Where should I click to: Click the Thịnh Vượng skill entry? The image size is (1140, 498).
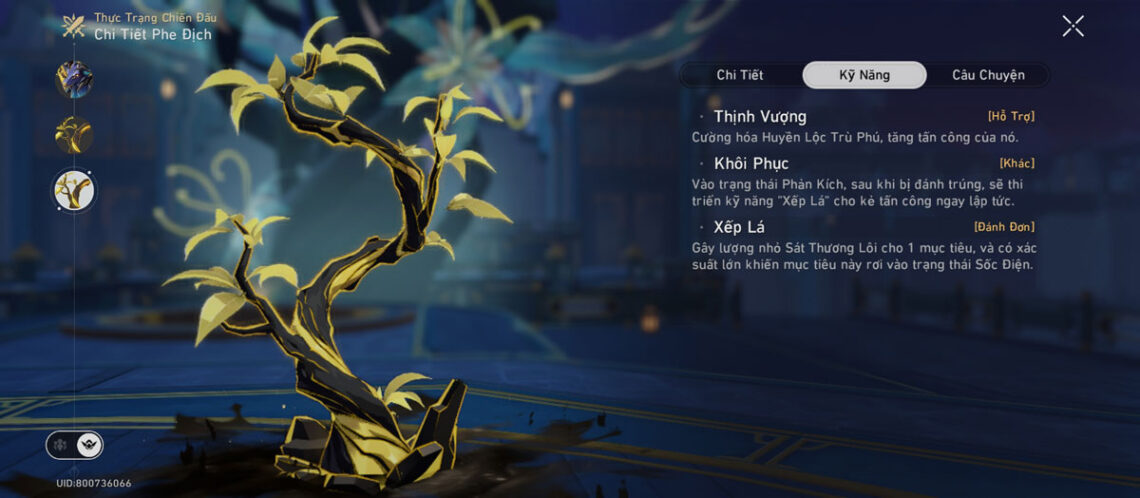click(x=760, y=117)
